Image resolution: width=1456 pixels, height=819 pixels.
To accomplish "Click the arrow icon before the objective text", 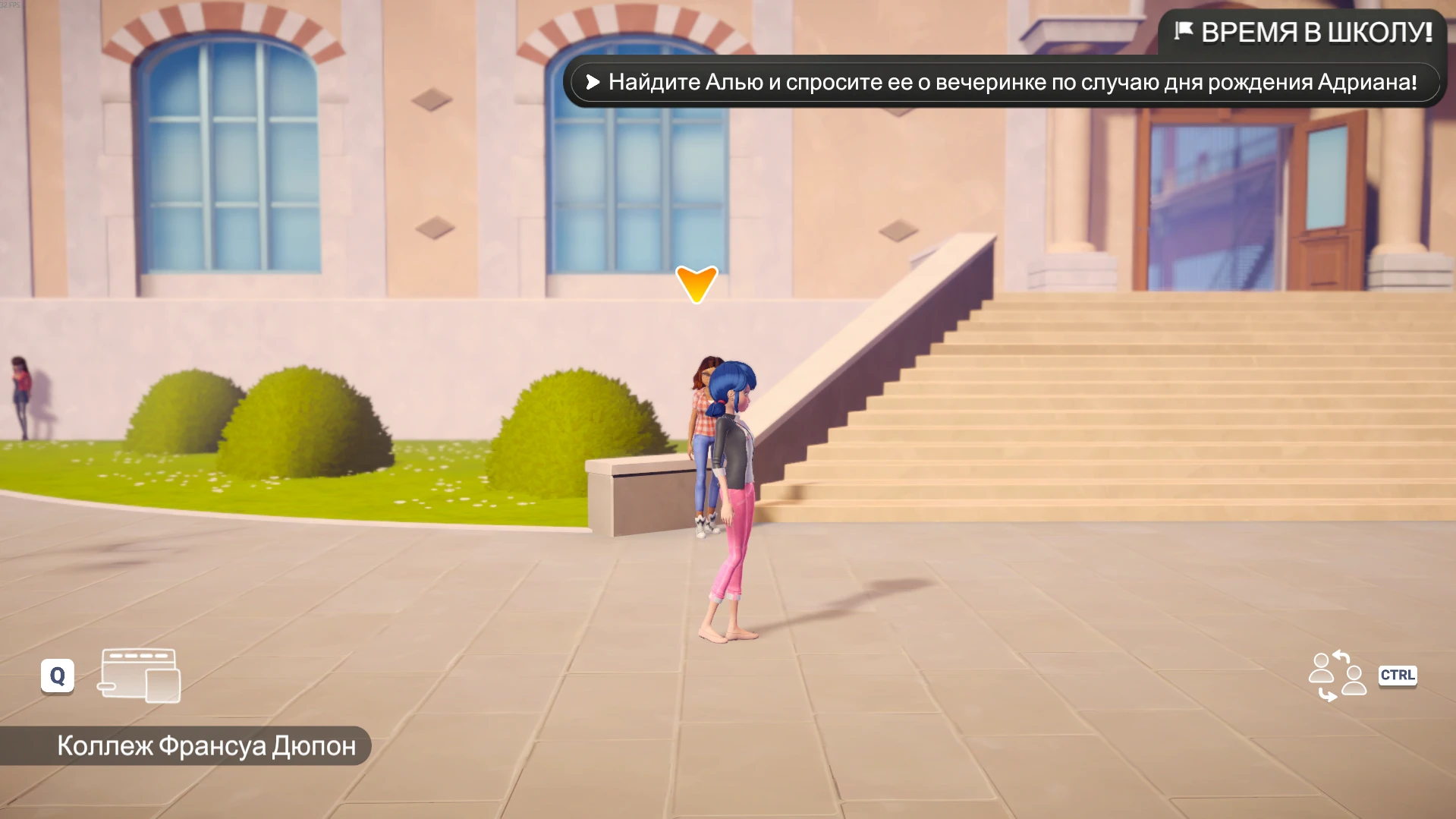I will pyautogui.click(x=593, y=83).
